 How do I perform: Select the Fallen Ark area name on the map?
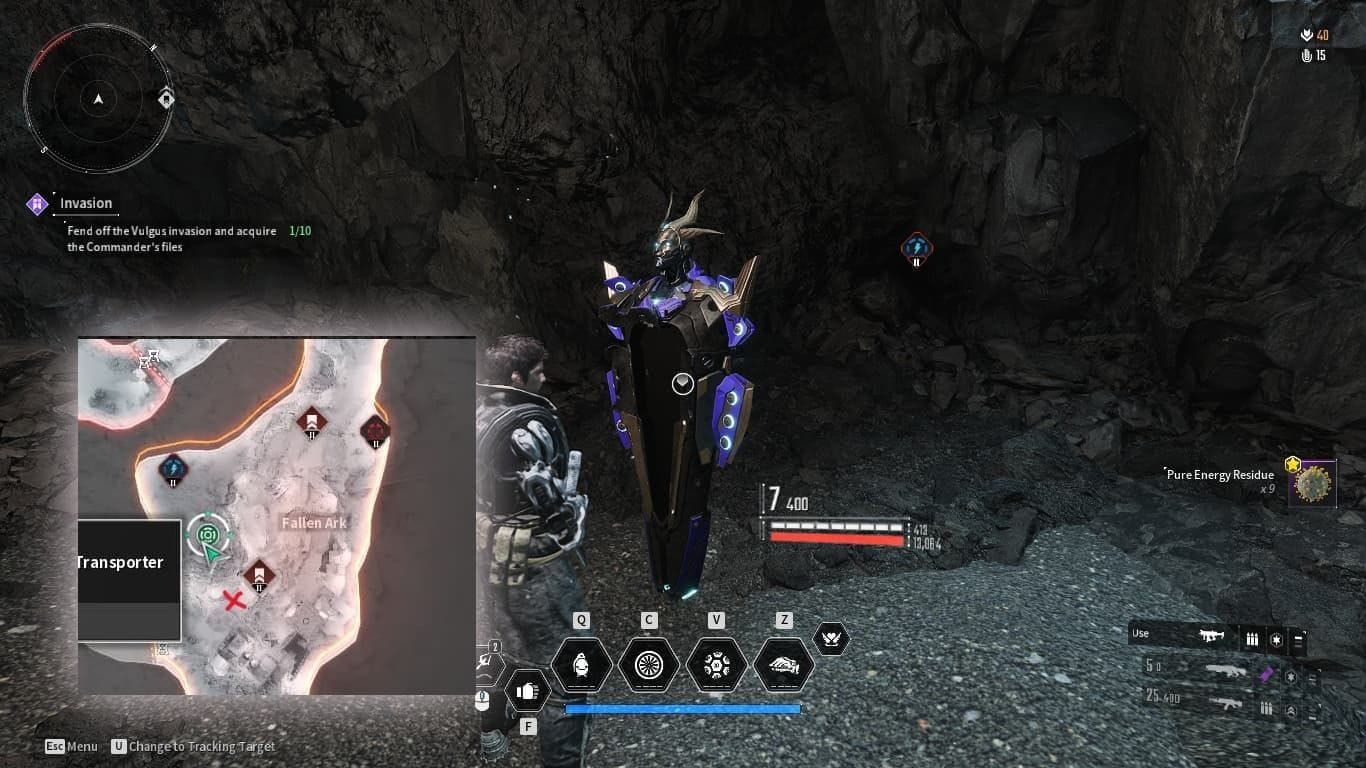pos(314,522)
